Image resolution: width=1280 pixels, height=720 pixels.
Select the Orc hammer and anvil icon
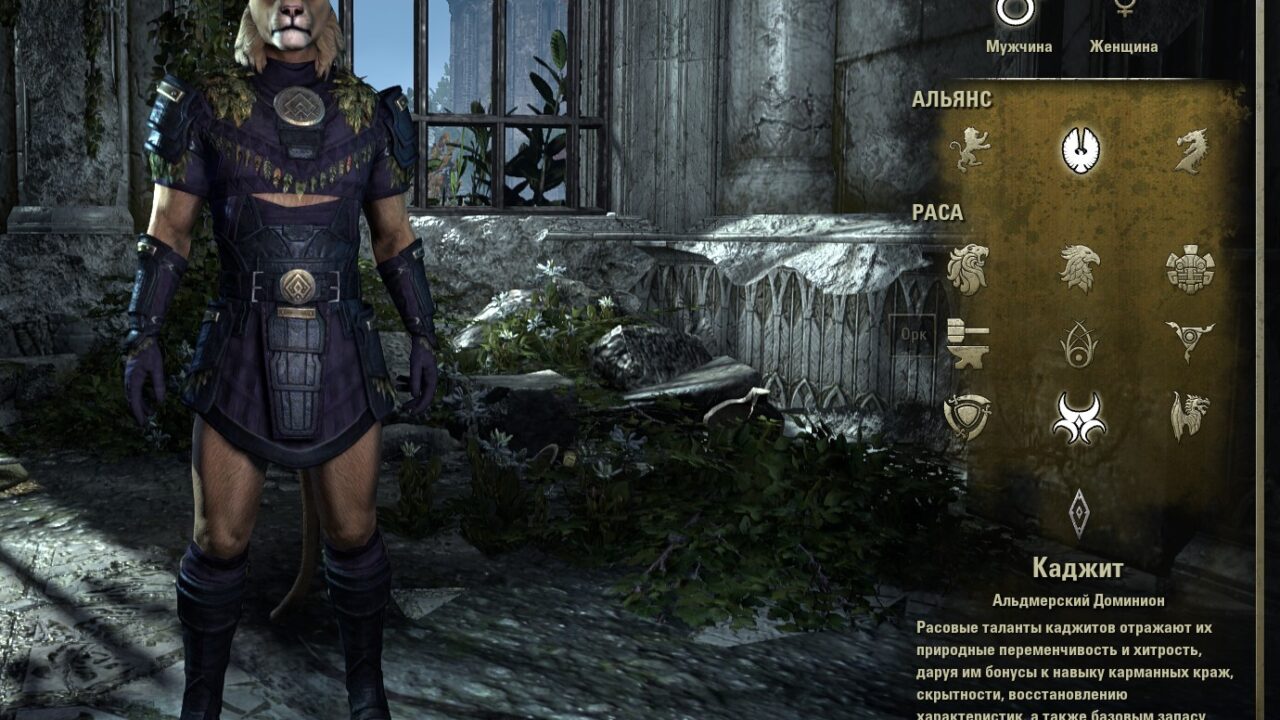(x=968, y=343)
